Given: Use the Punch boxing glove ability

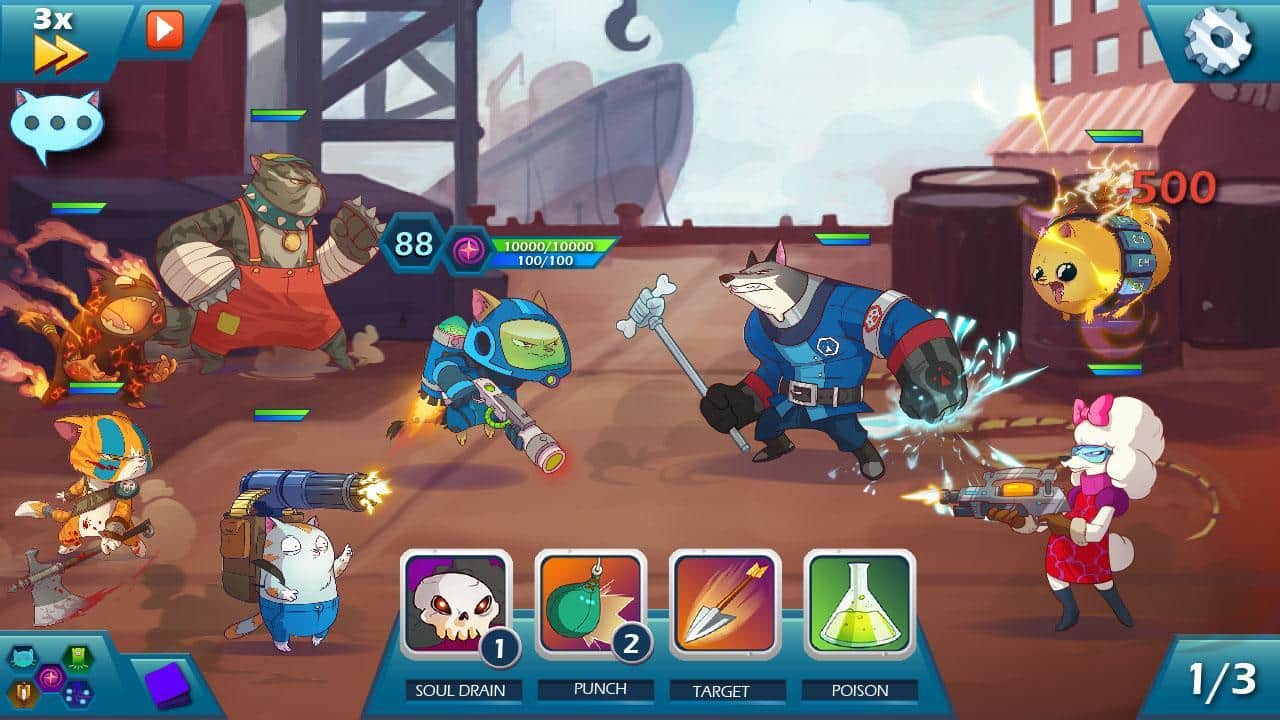Looking at the screenshot, I should (590, 604).
